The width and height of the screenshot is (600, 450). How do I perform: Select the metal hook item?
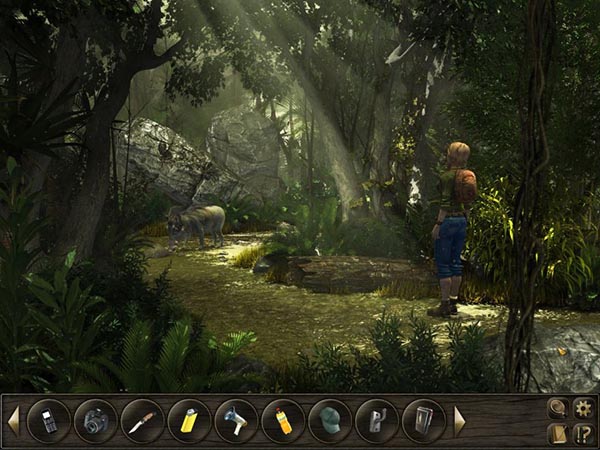[x=377, y=421]
